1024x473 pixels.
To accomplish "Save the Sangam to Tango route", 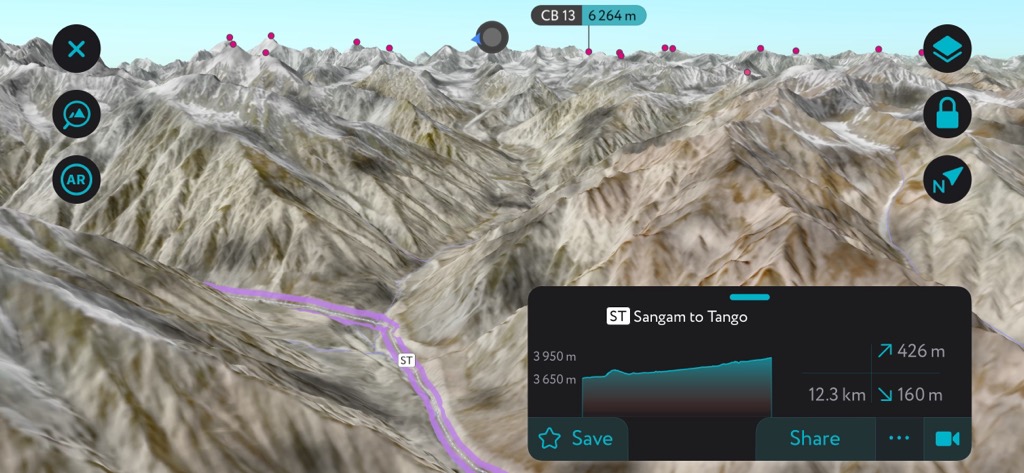I will click(576, 438).
